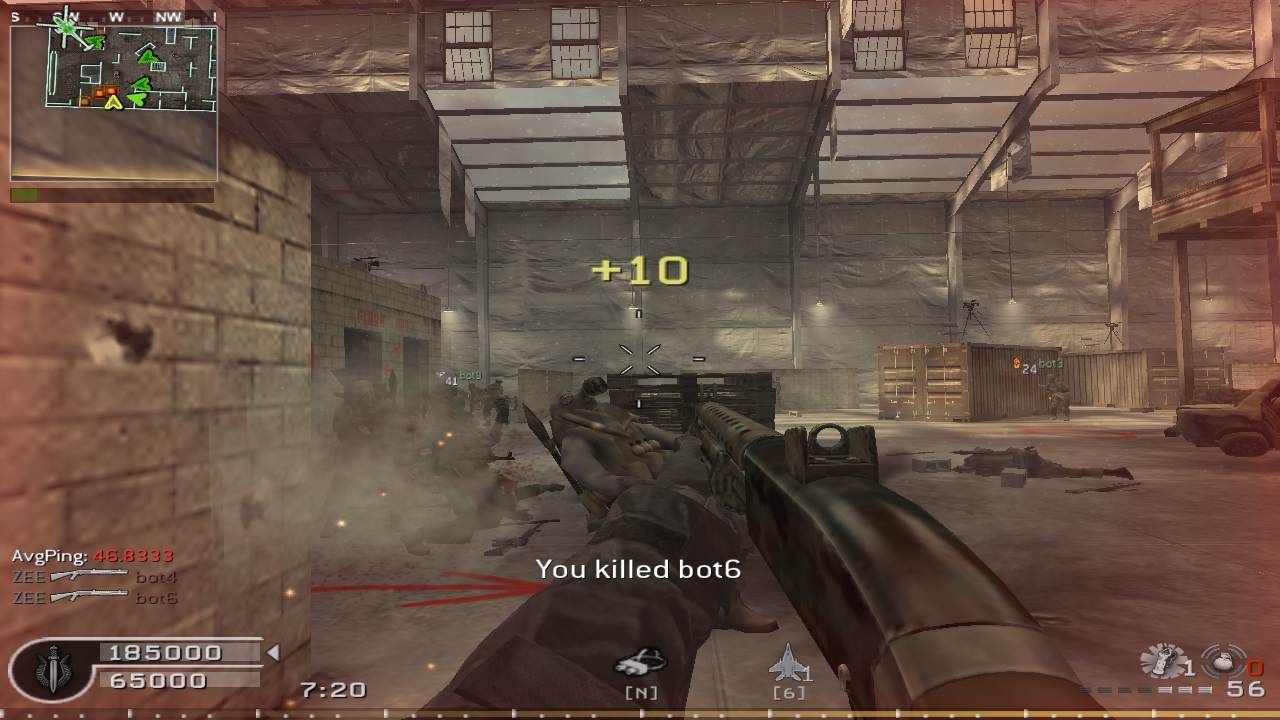This screenshot has height=720, width=1280.
Task: Activate the airstrike jet icon
Action: click(788, 662)
